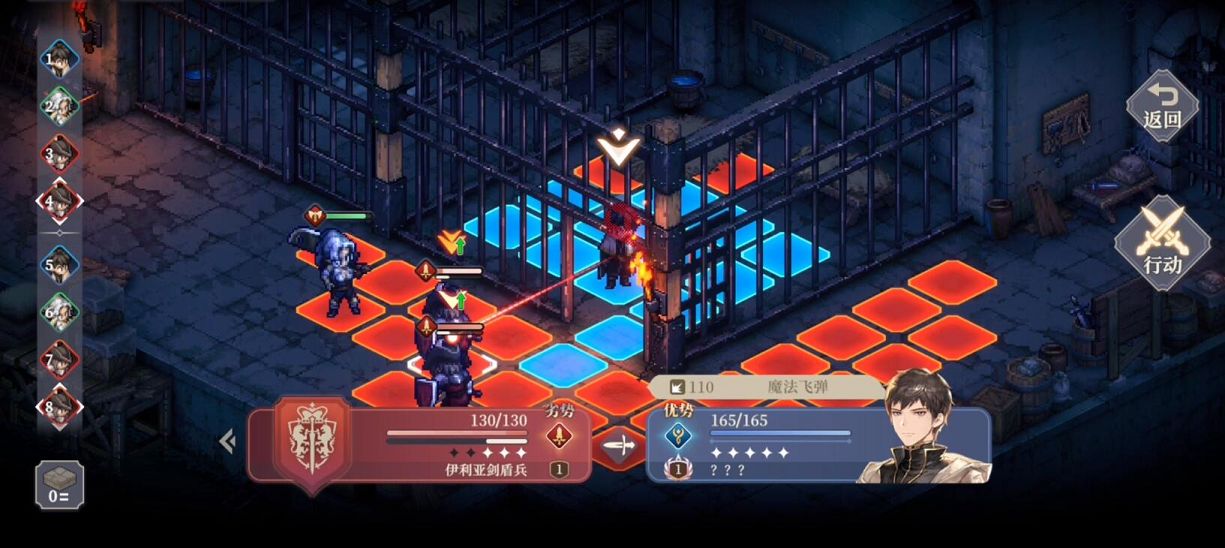Select turn order portrait number 8
Viewport: 1225px width, 548px height.
(60, 407)
